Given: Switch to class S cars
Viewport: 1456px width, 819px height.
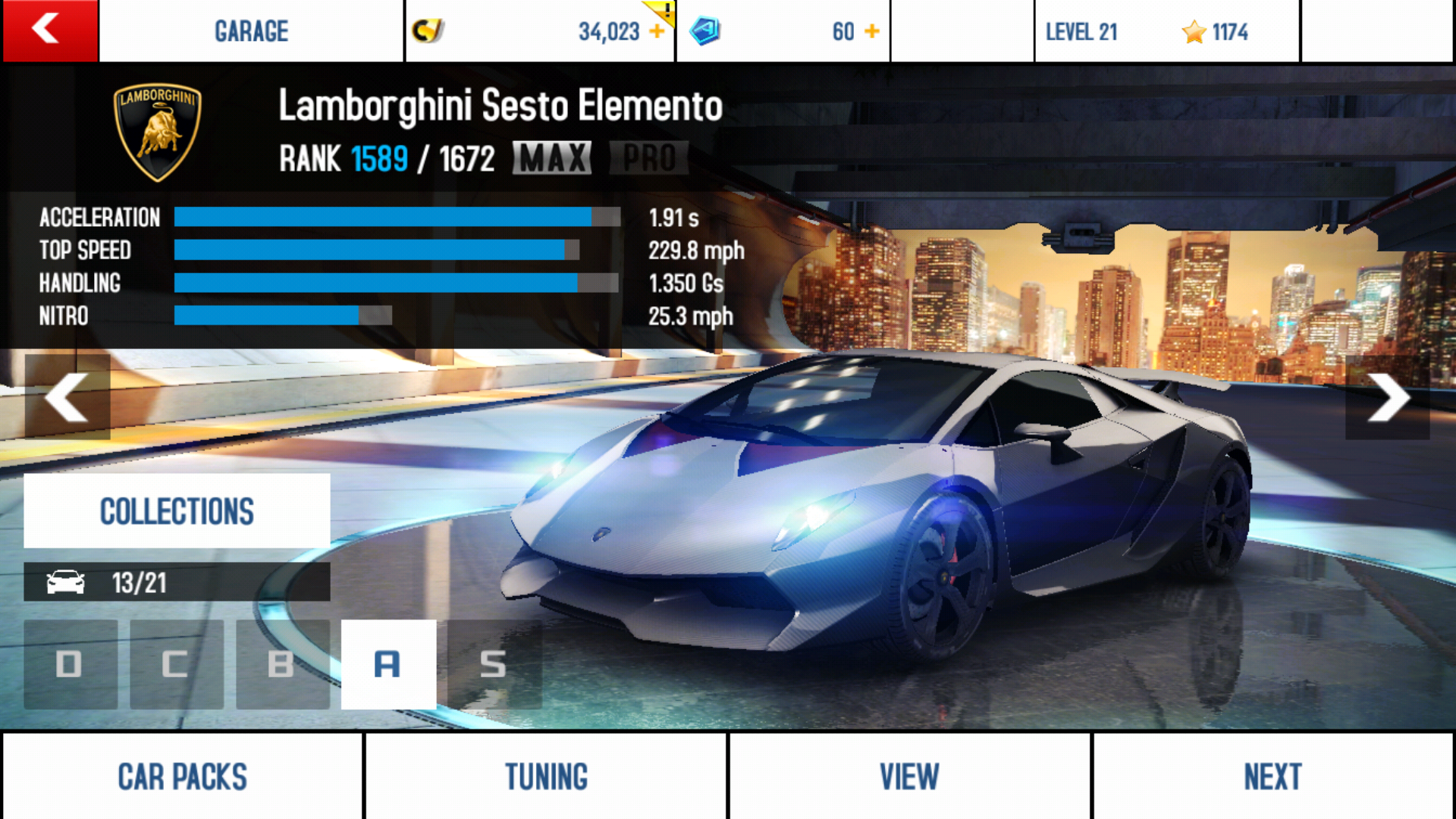Looking at the screenshot, I should click(x=494, y=664).
